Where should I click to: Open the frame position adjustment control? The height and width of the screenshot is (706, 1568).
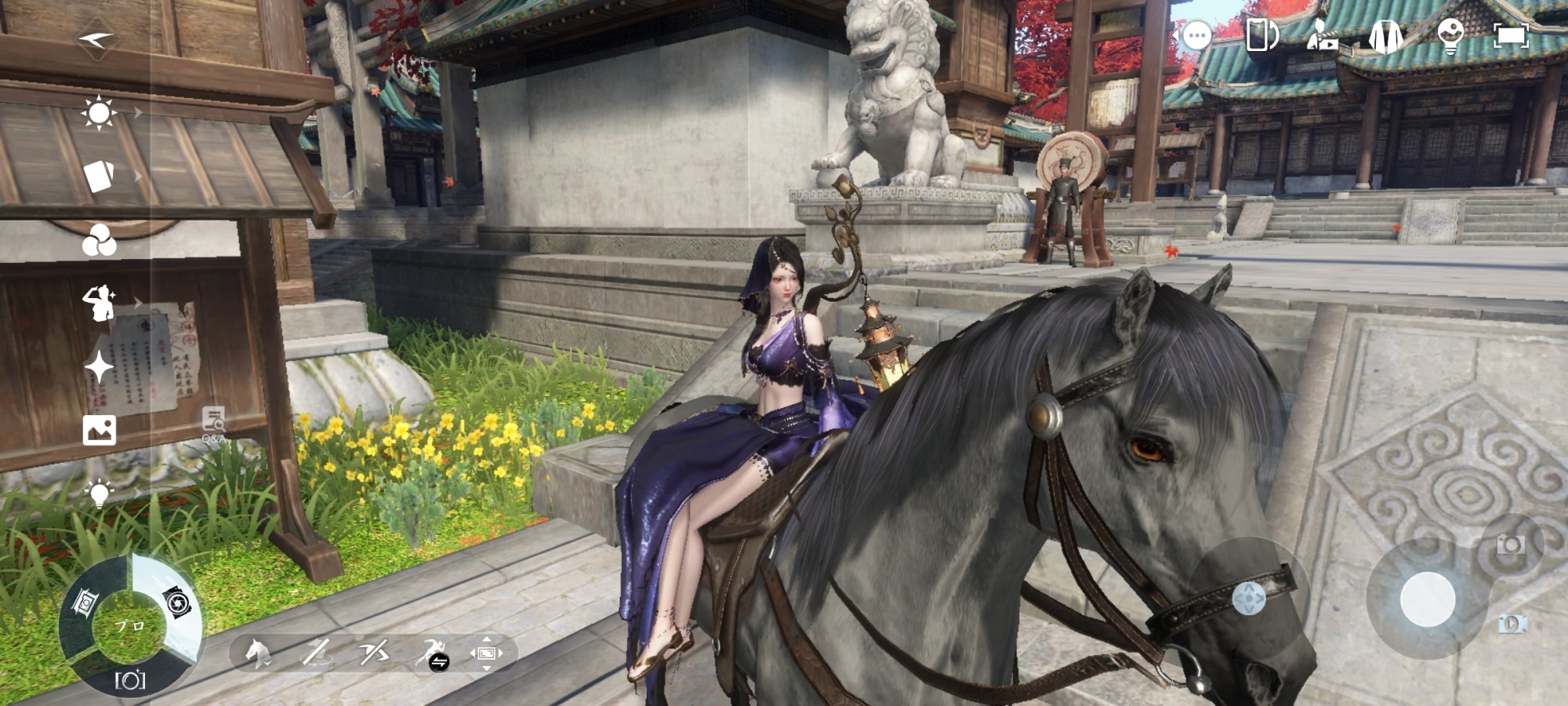click(x=486, y=653)
